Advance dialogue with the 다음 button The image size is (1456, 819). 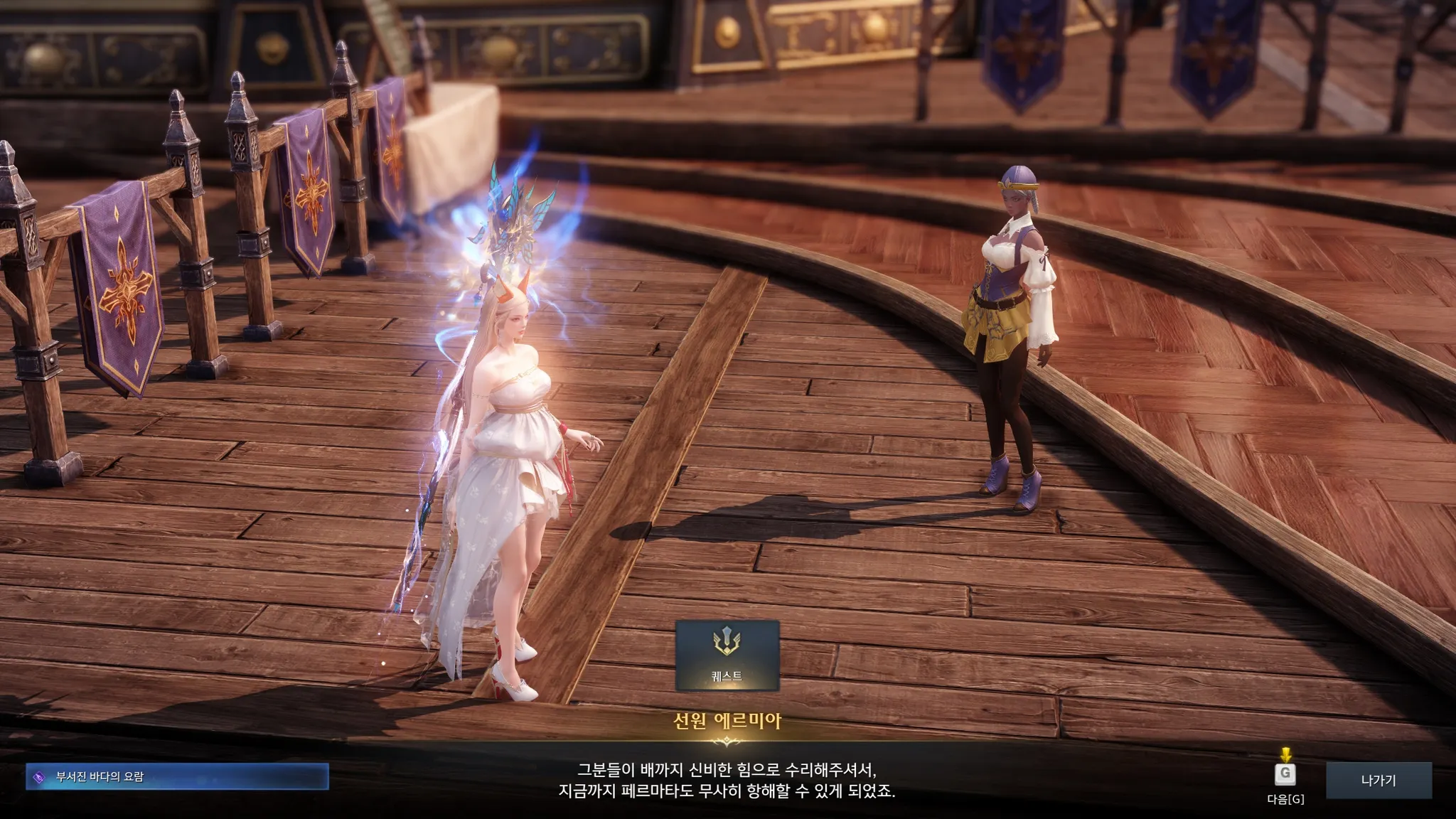click(x=1285, y=776)
